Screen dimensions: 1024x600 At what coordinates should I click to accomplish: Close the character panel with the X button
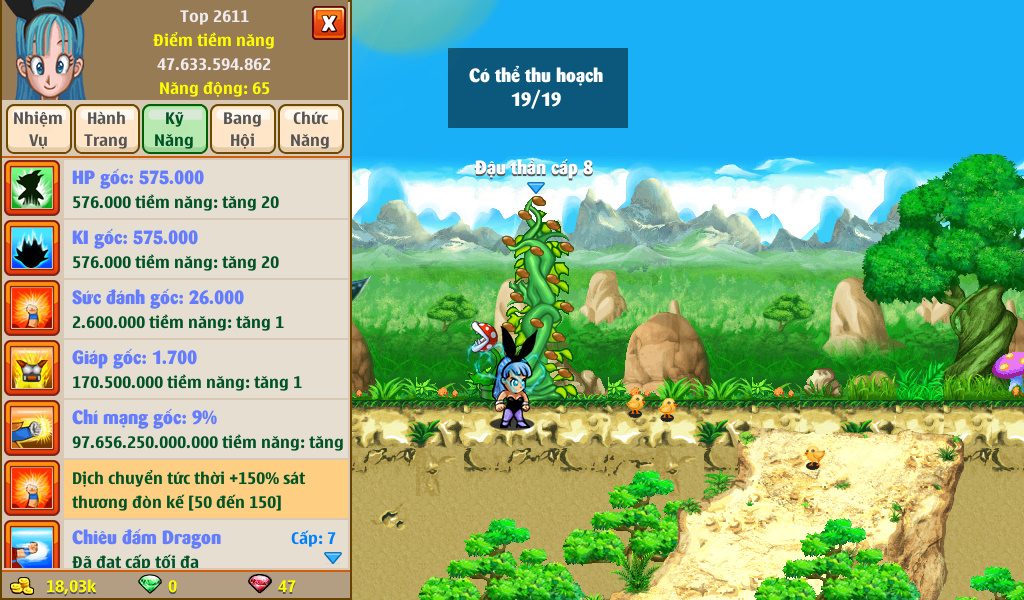[x=328, y=22]
